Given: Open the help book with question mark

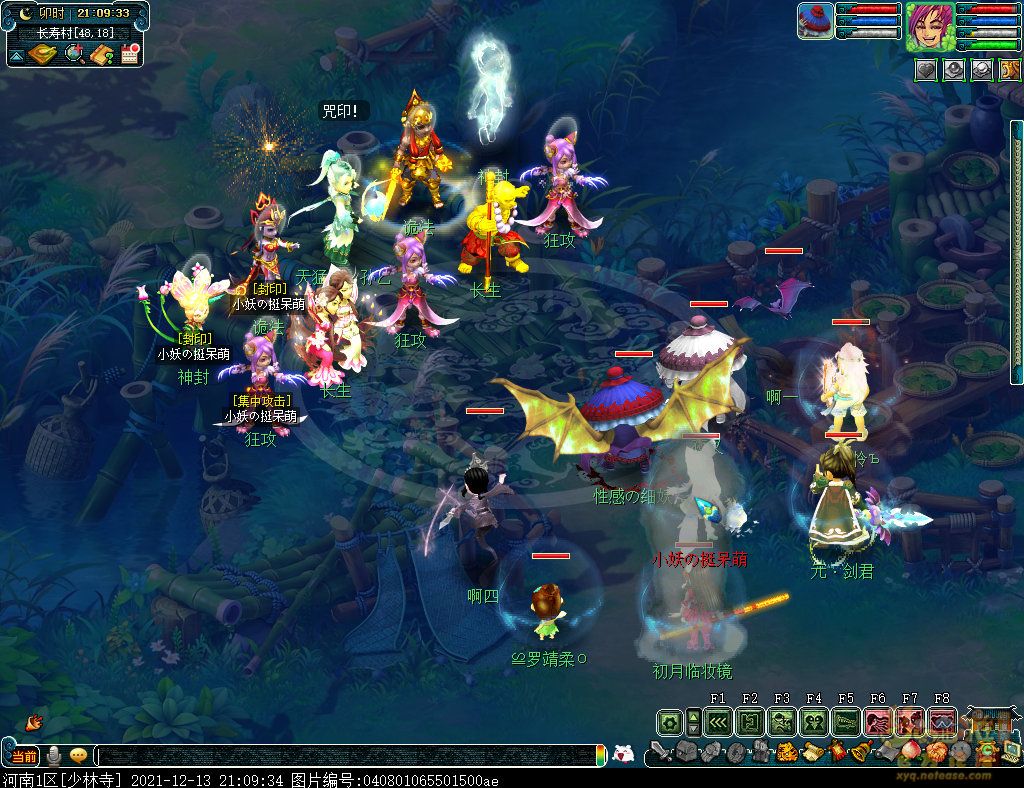Looking at the screenshot, I should tap(101, 54).
